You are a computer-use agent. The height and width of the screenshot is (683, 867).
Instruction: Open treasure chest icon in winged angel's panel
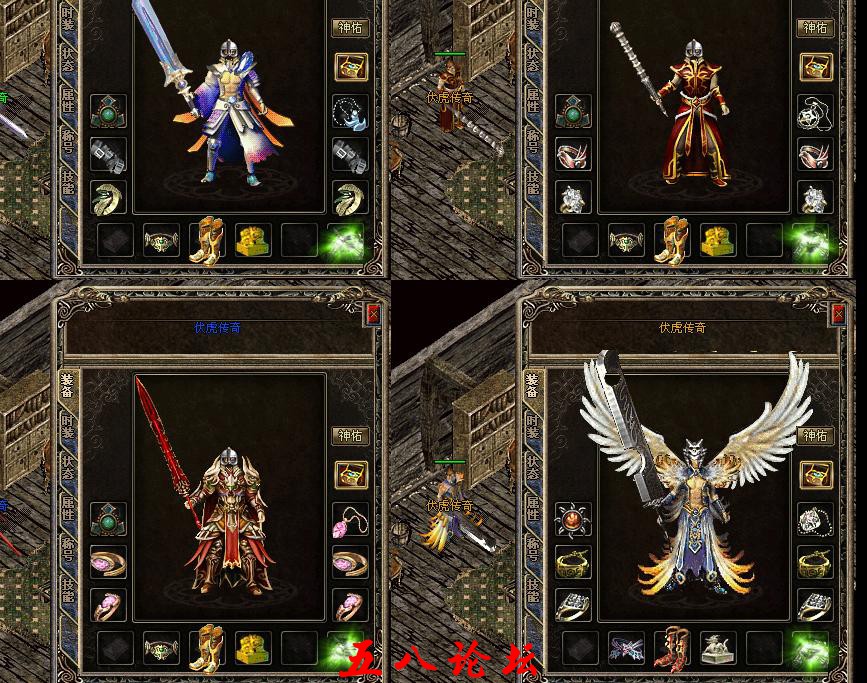pyautogui.click(x=815, y=475)
